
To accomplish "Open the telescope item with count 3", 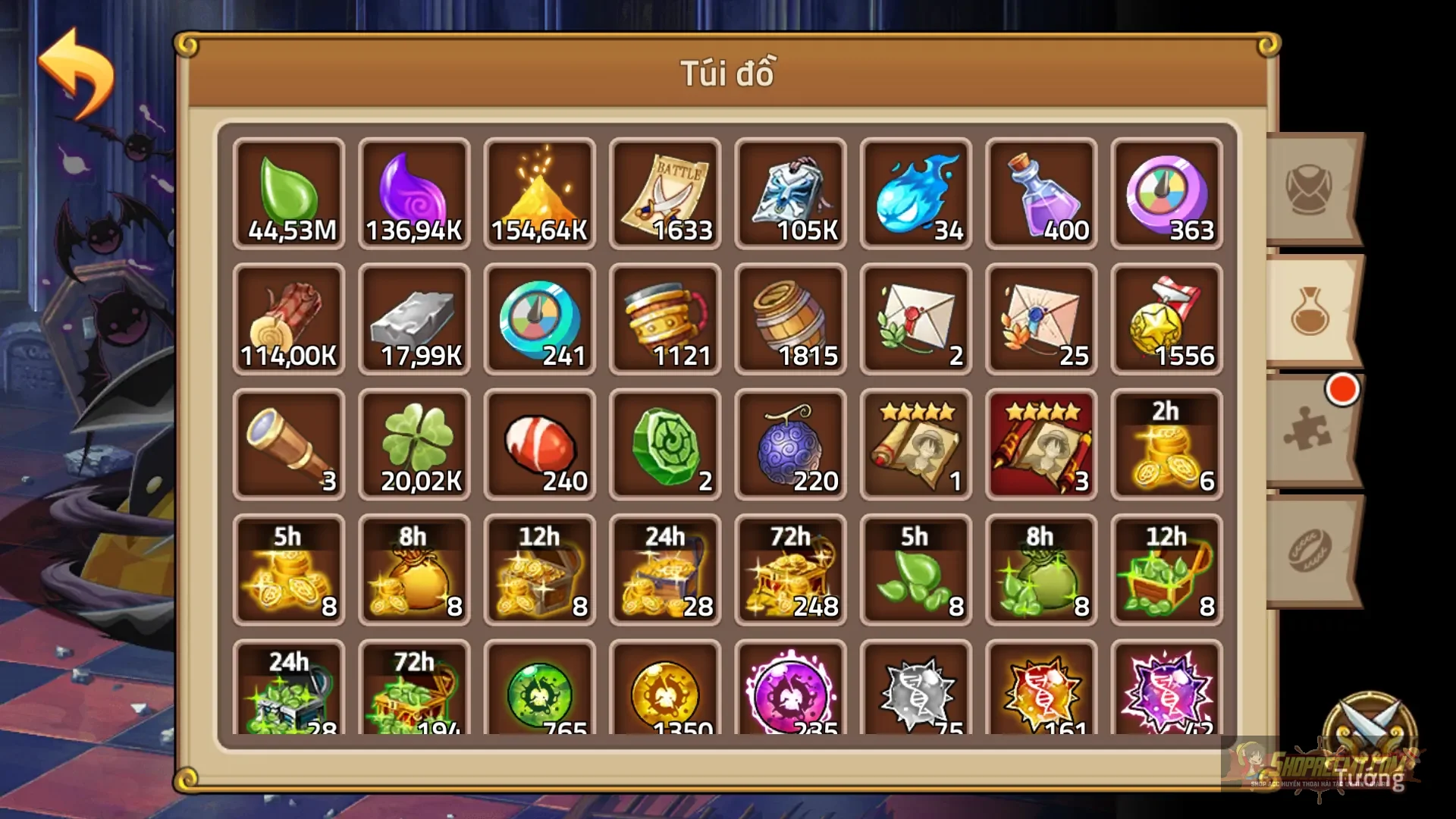I will 287,444.
